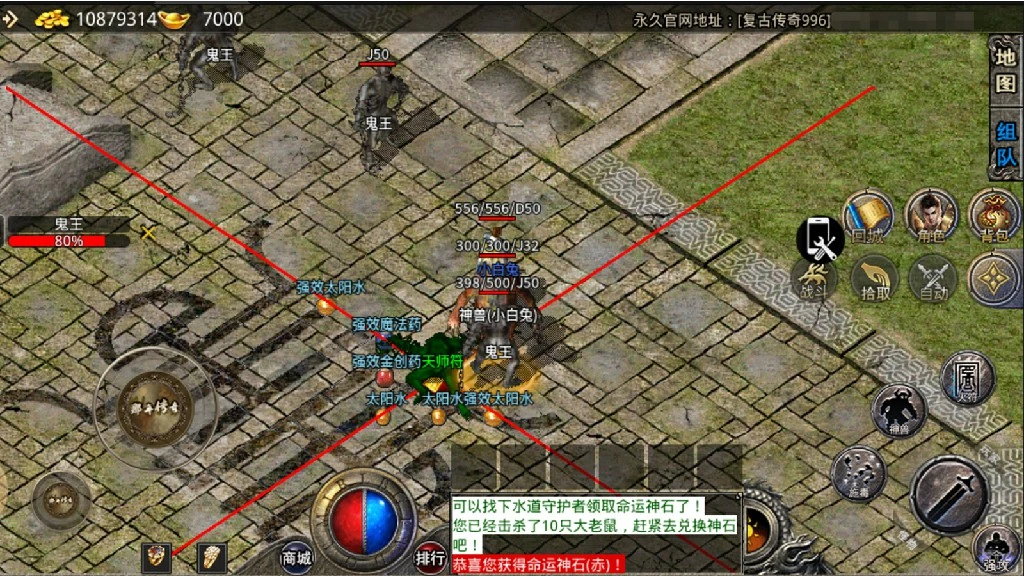Tap the 拾取 pickup button
1024x576 pixels.
(x=875, y=279)
